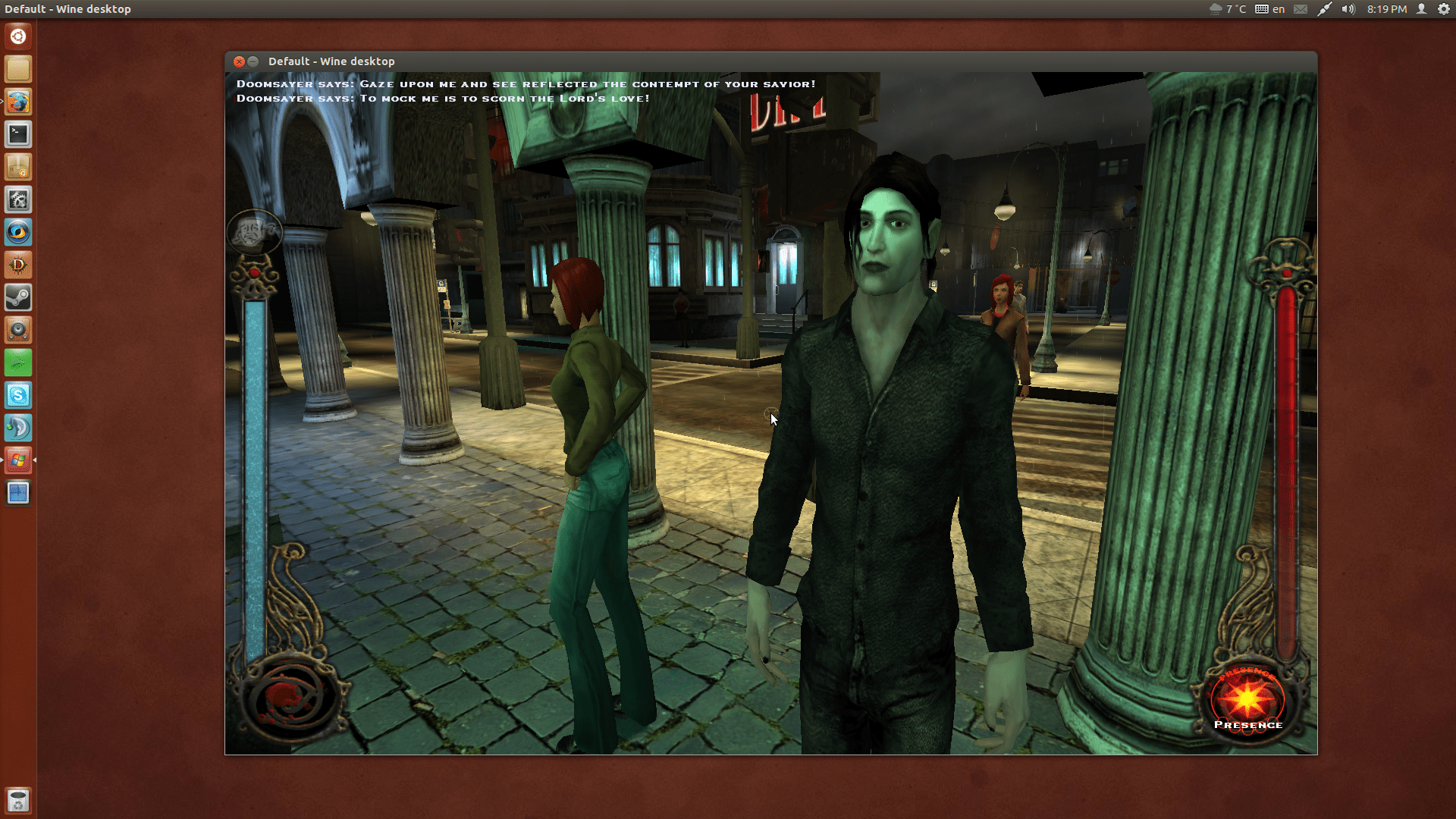Screen dimensions: 1456x819
Task: Click the mail envelope indicator
Action: [1300, 9]
